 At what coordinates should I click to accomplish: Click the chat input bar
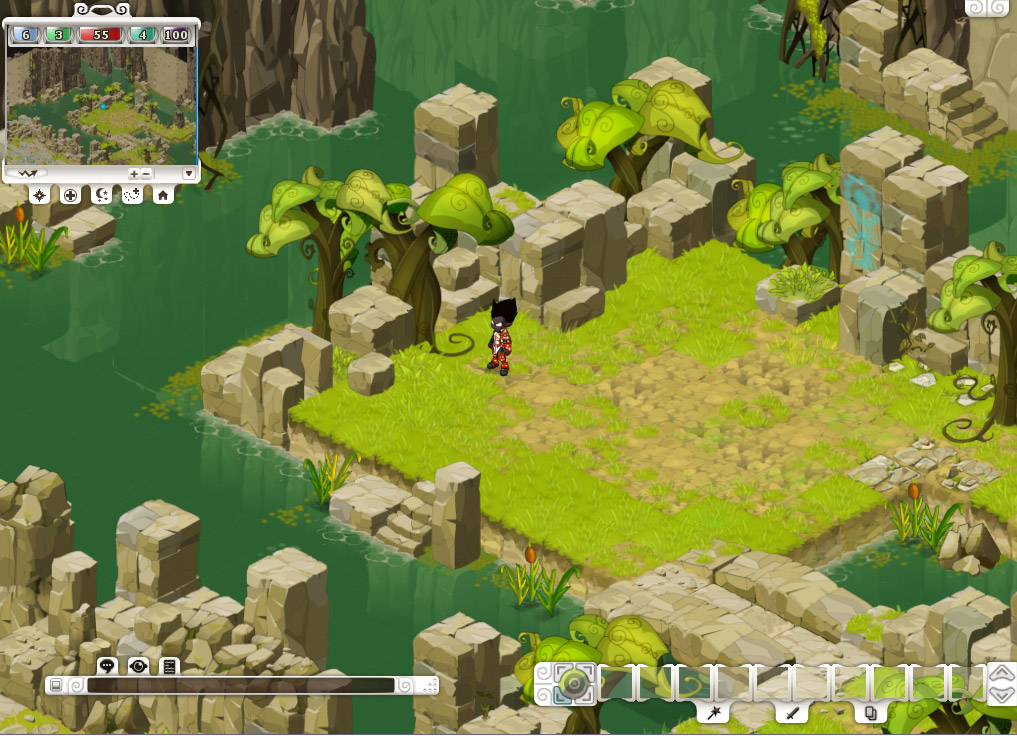240,685
